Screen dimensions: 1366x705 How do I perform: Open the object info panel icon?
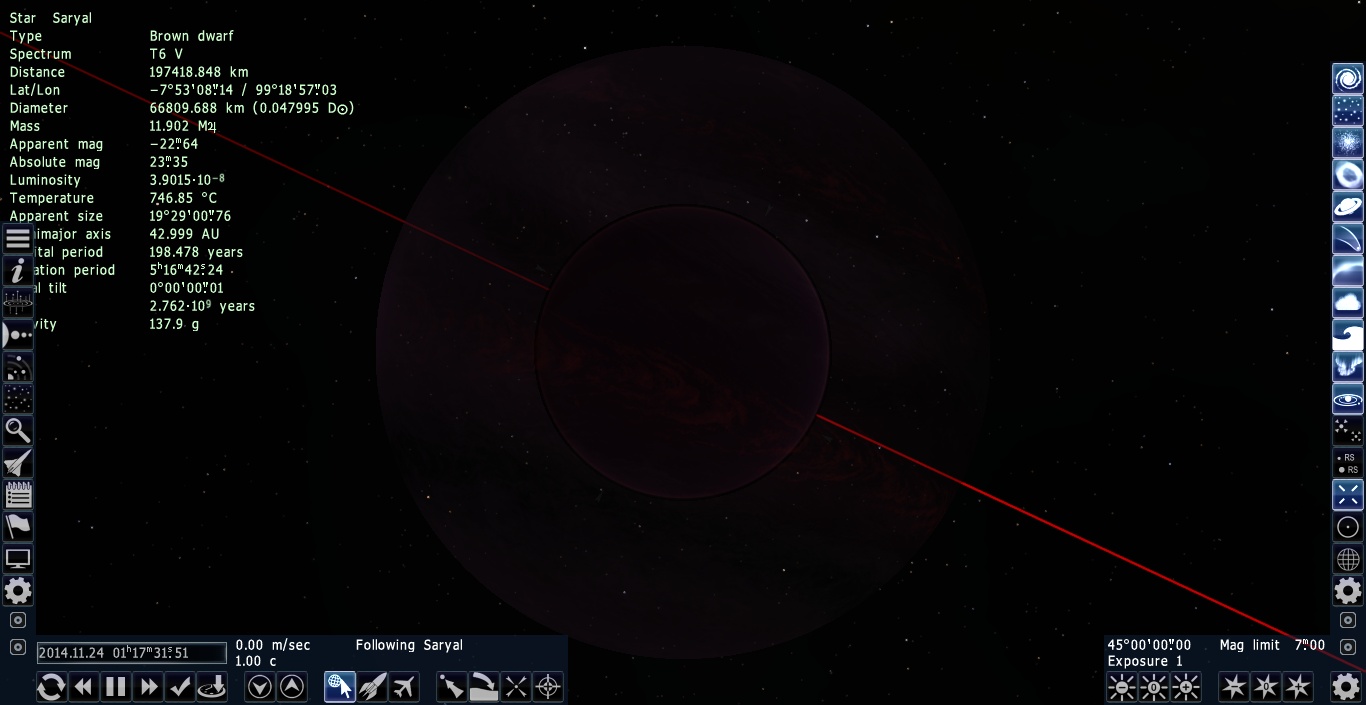[x=18, y=271]
